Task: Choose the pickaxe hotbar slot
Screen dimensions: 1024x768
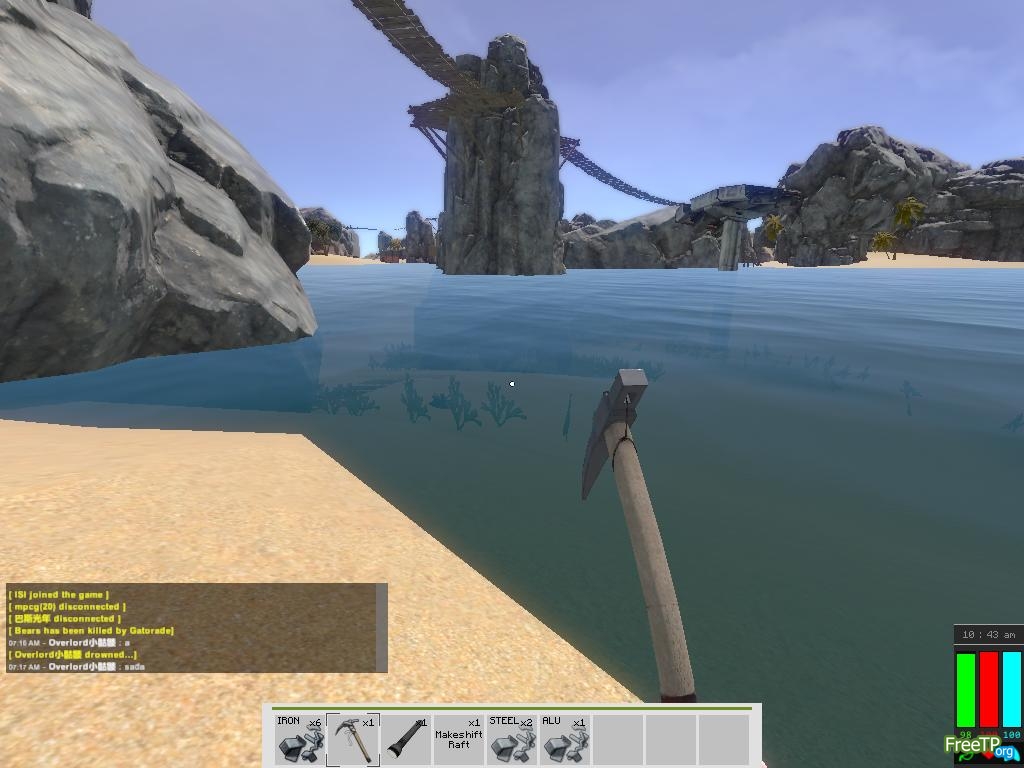Action: pos(353,739)
